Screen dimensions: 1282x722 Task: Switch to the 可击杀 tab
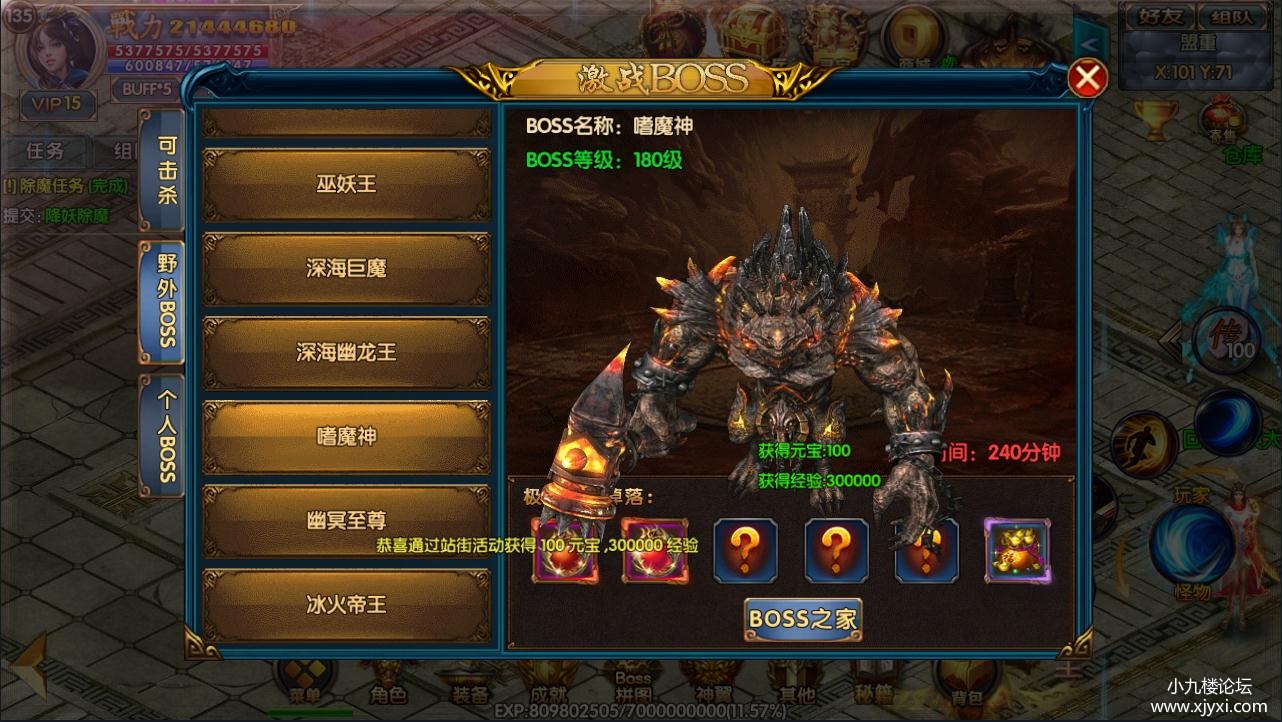pos(164,170)
